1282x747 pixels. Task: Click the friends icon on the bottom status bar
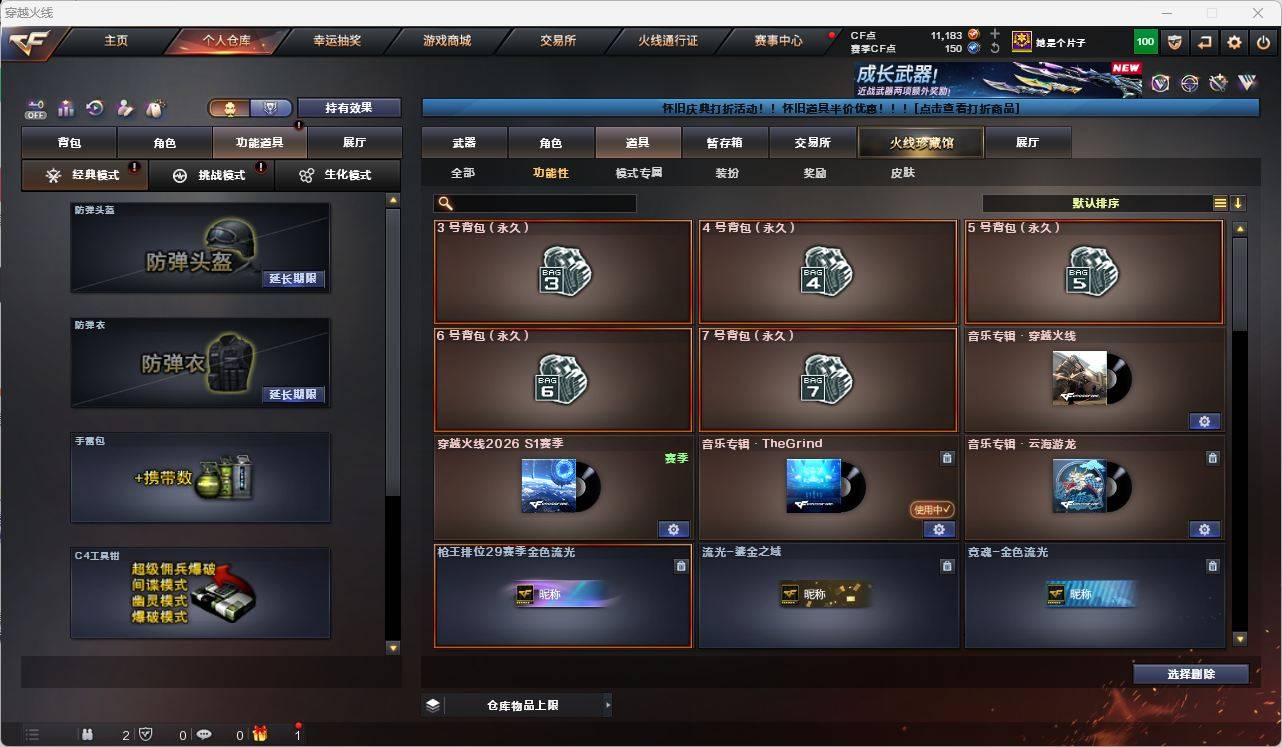(87, 734)
